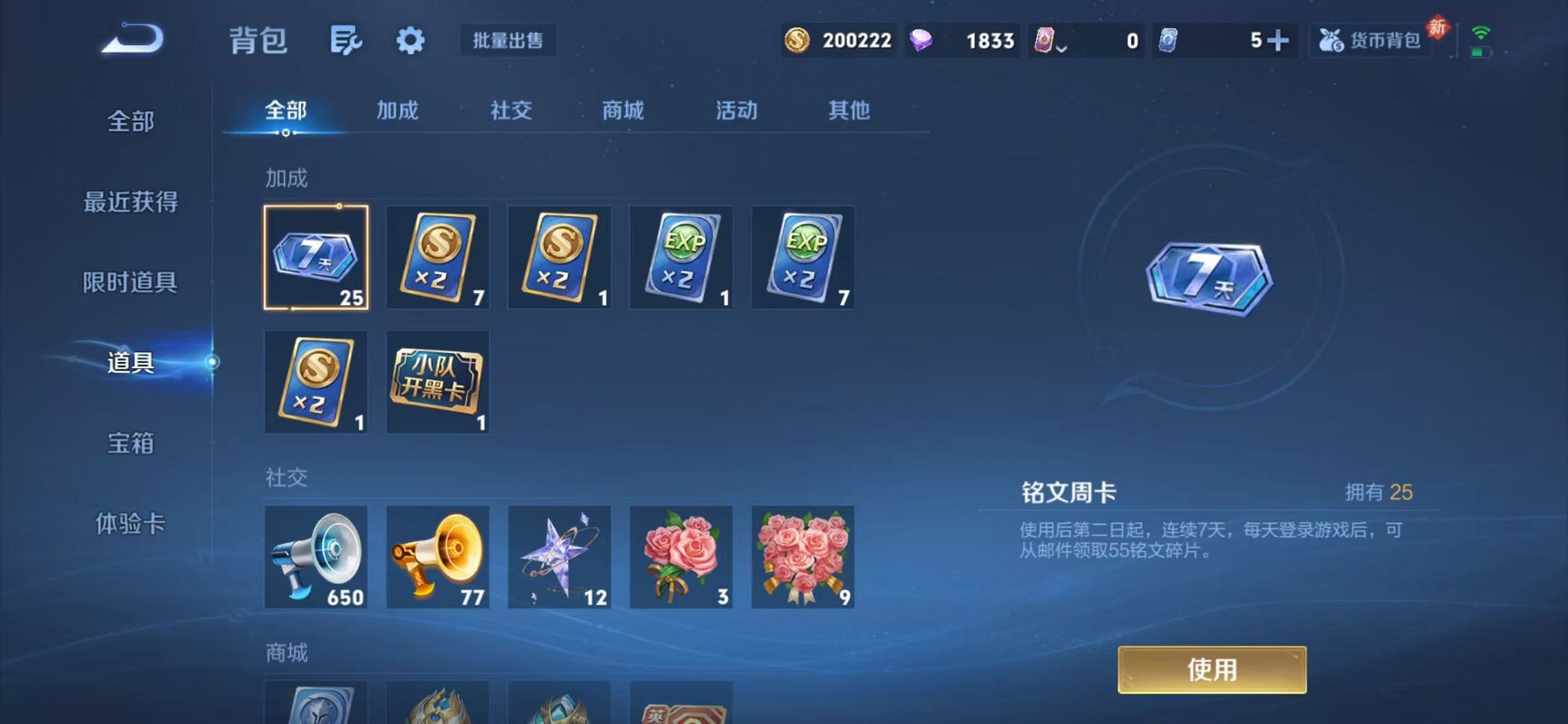Open the 体验卡 sidebar category
This screenshot has height=724, width=1568.
pyautogui.click(x=131, y=522)
